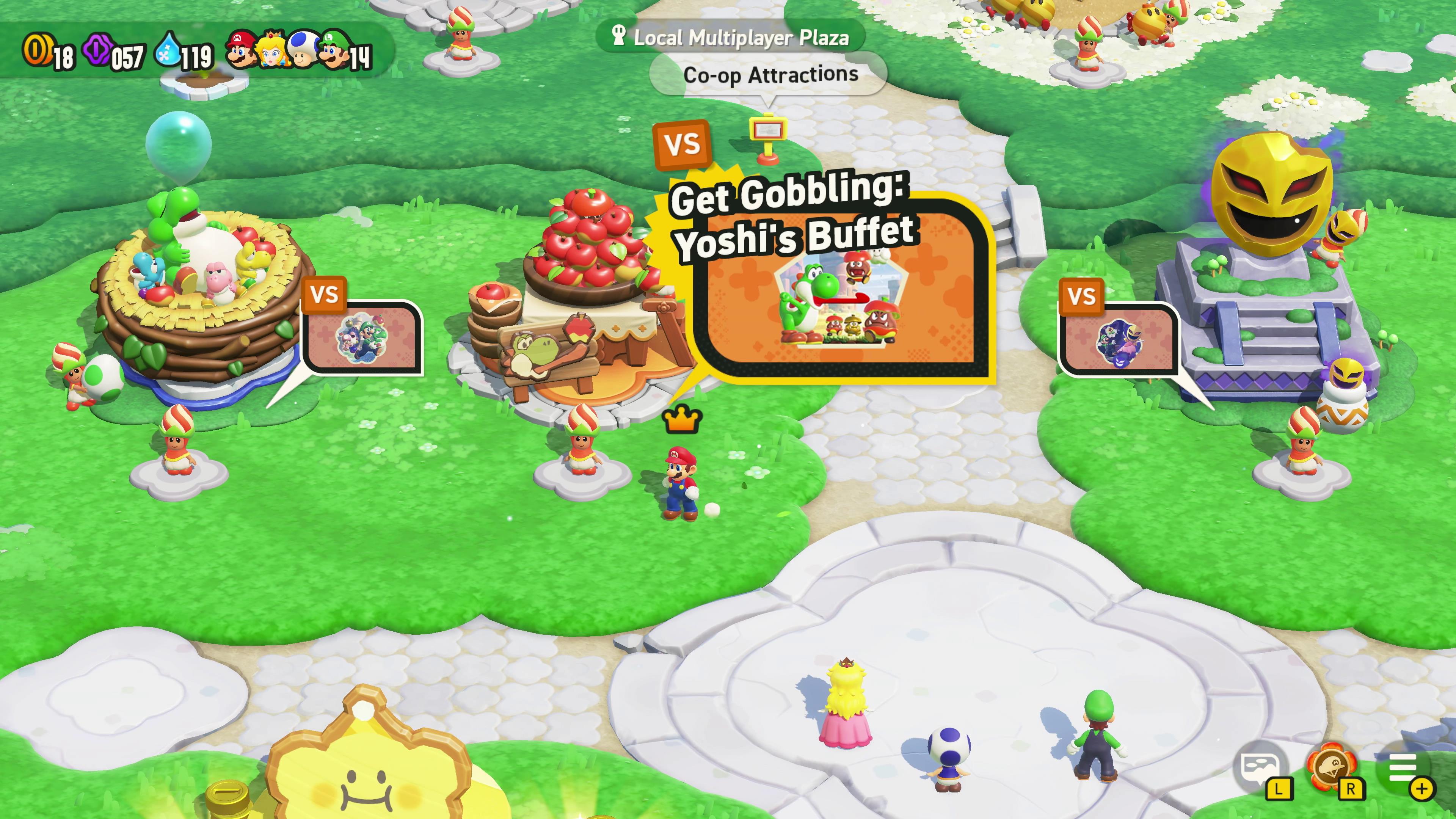Screen dimensions: 1456x819
Task: Select the Local Multiplayer Plaza banner
Action: 731,36
